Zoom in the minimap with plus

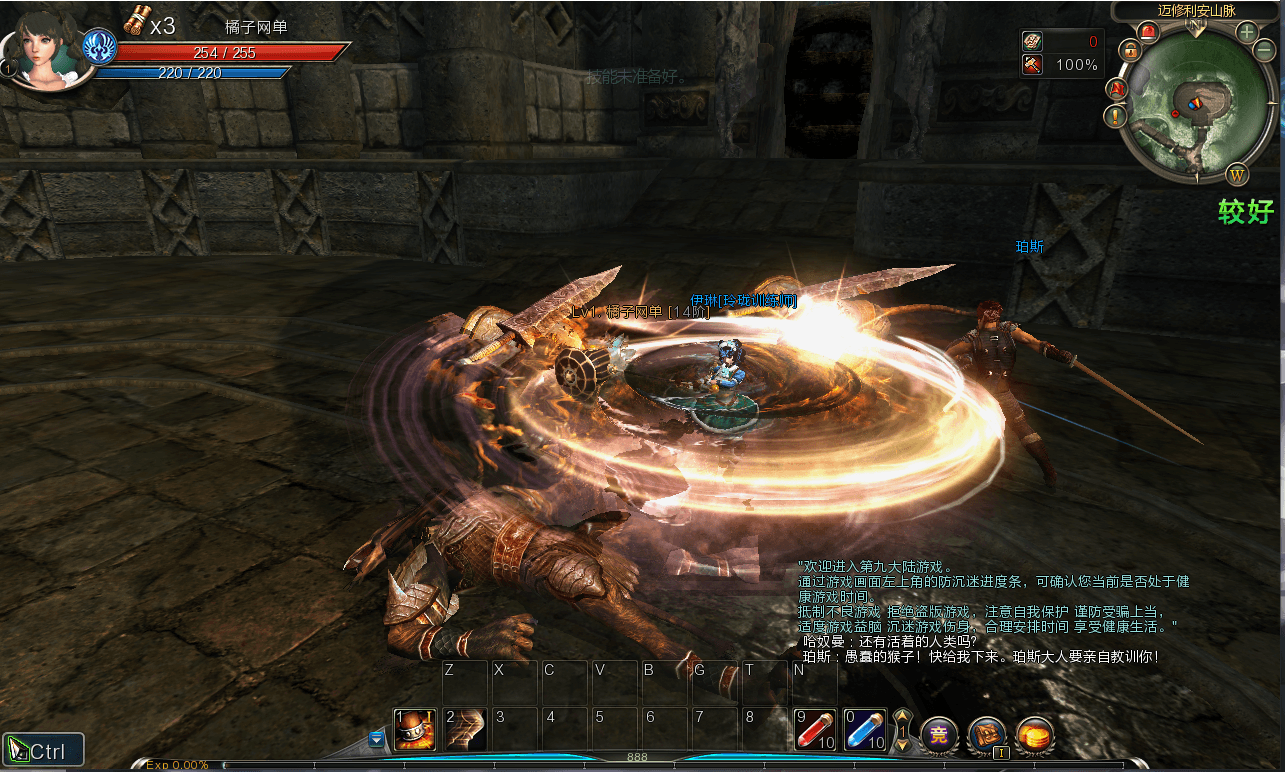coord(1247,31)
